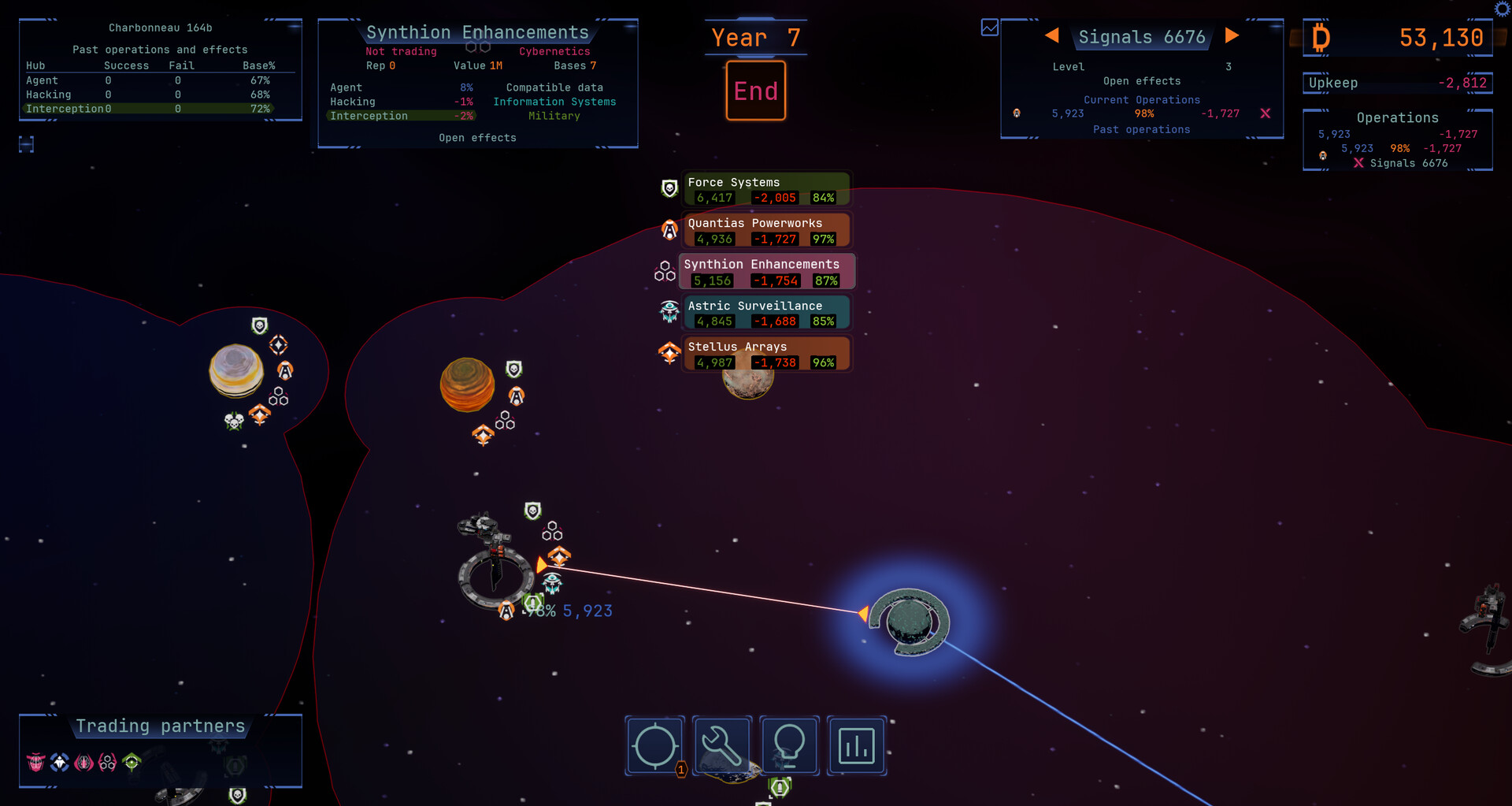
Task: Click the blue trading partner faction emblem
Action: [x=60, y=762]
